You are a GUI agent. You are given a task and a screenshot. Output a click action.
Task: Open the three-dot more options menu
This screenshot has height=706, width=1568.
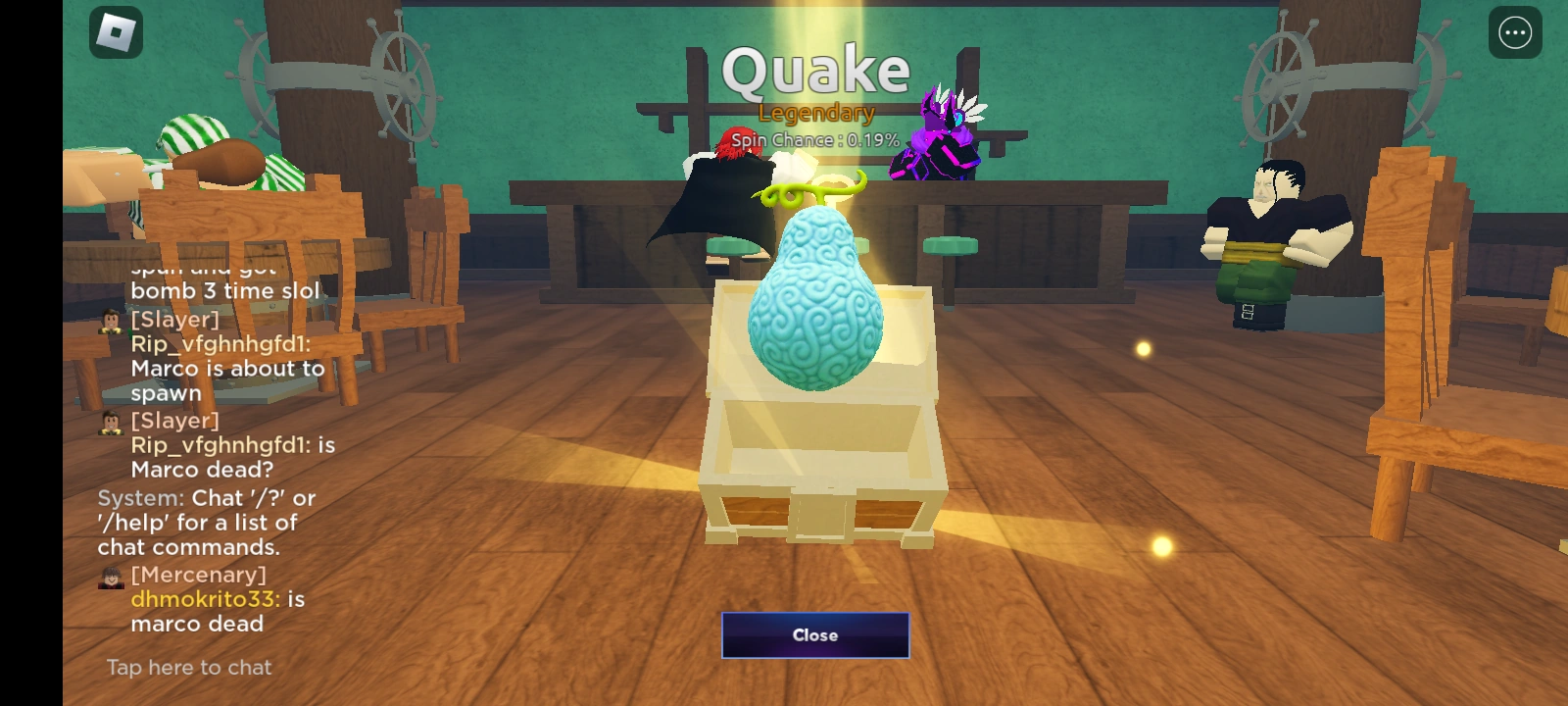click(x=1514, y=32)
